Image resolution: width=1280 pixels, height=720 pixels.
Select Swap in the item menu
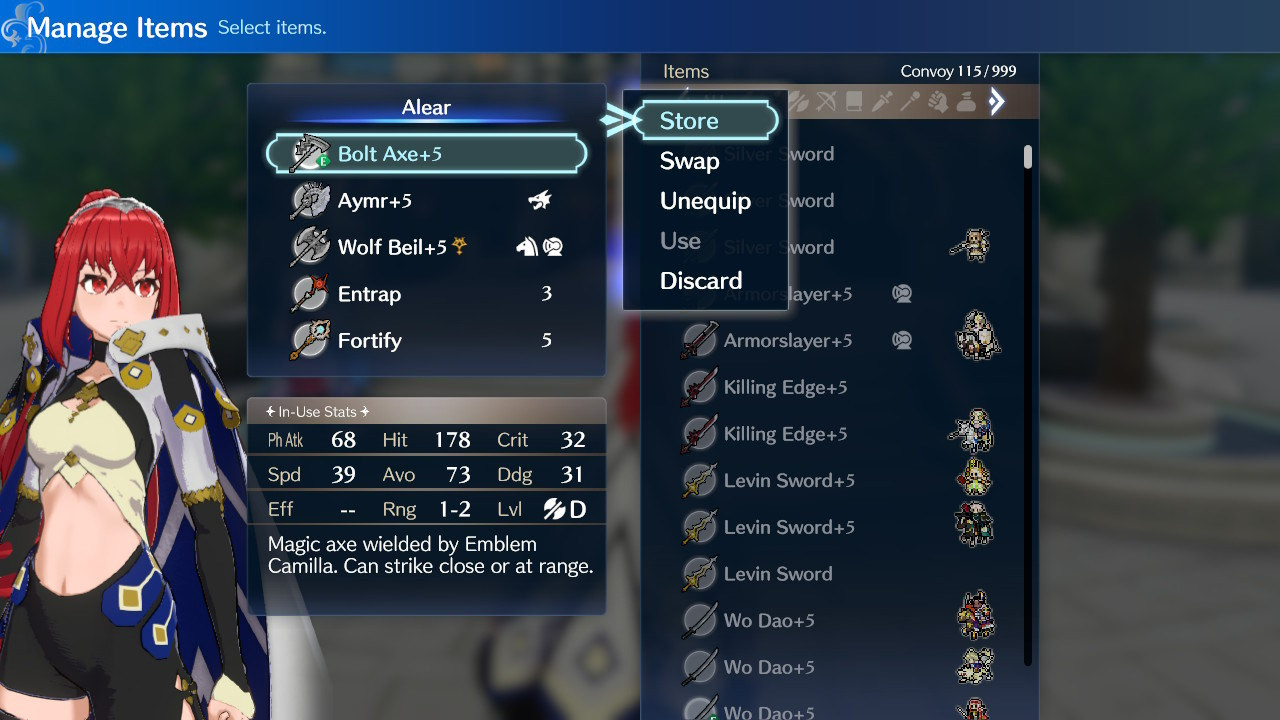pos(690,161)
